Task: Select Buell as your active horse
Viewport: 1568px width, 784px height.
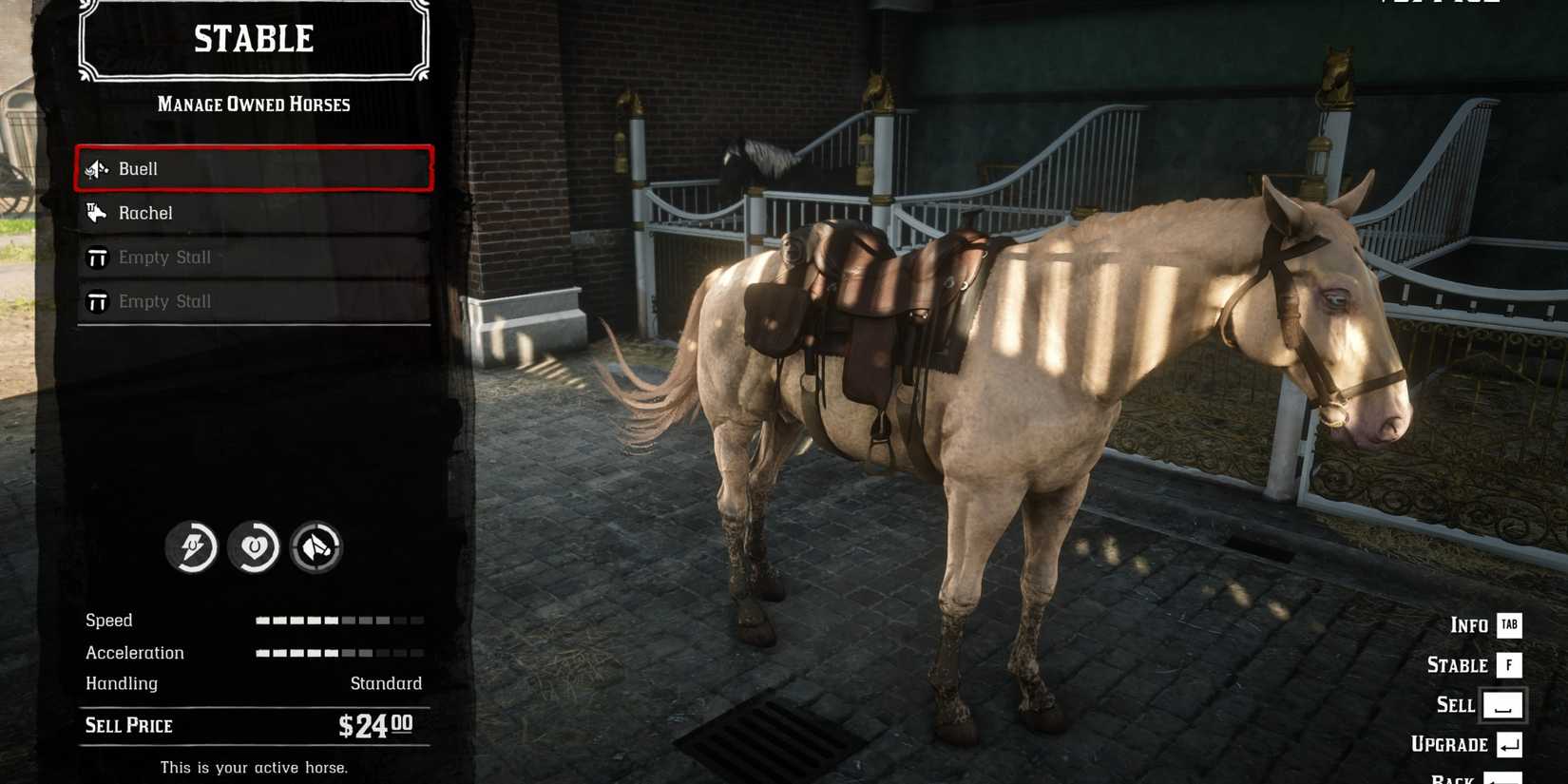Action: [252, 168]
